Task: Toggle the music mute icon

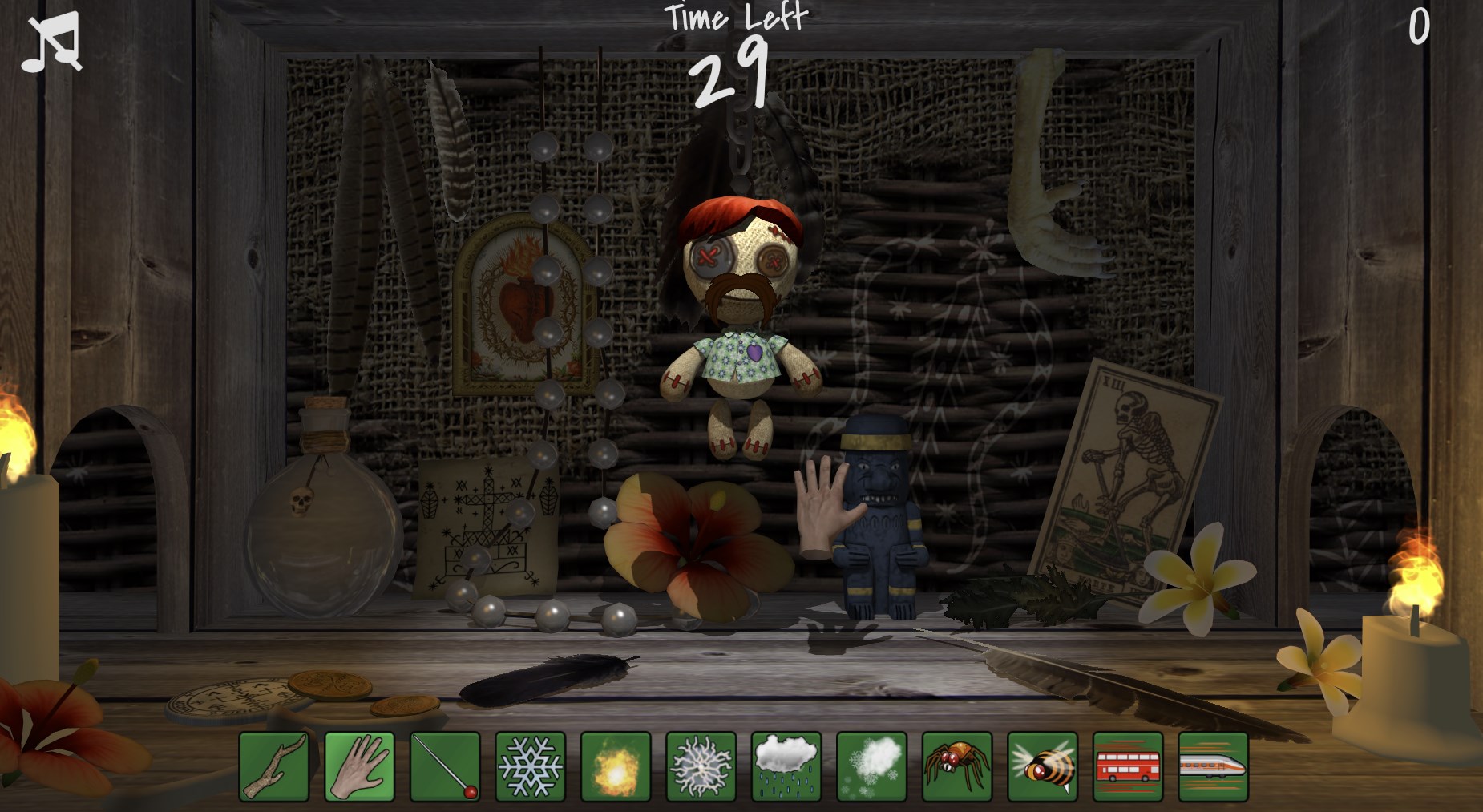Action: tap(51, 42)
